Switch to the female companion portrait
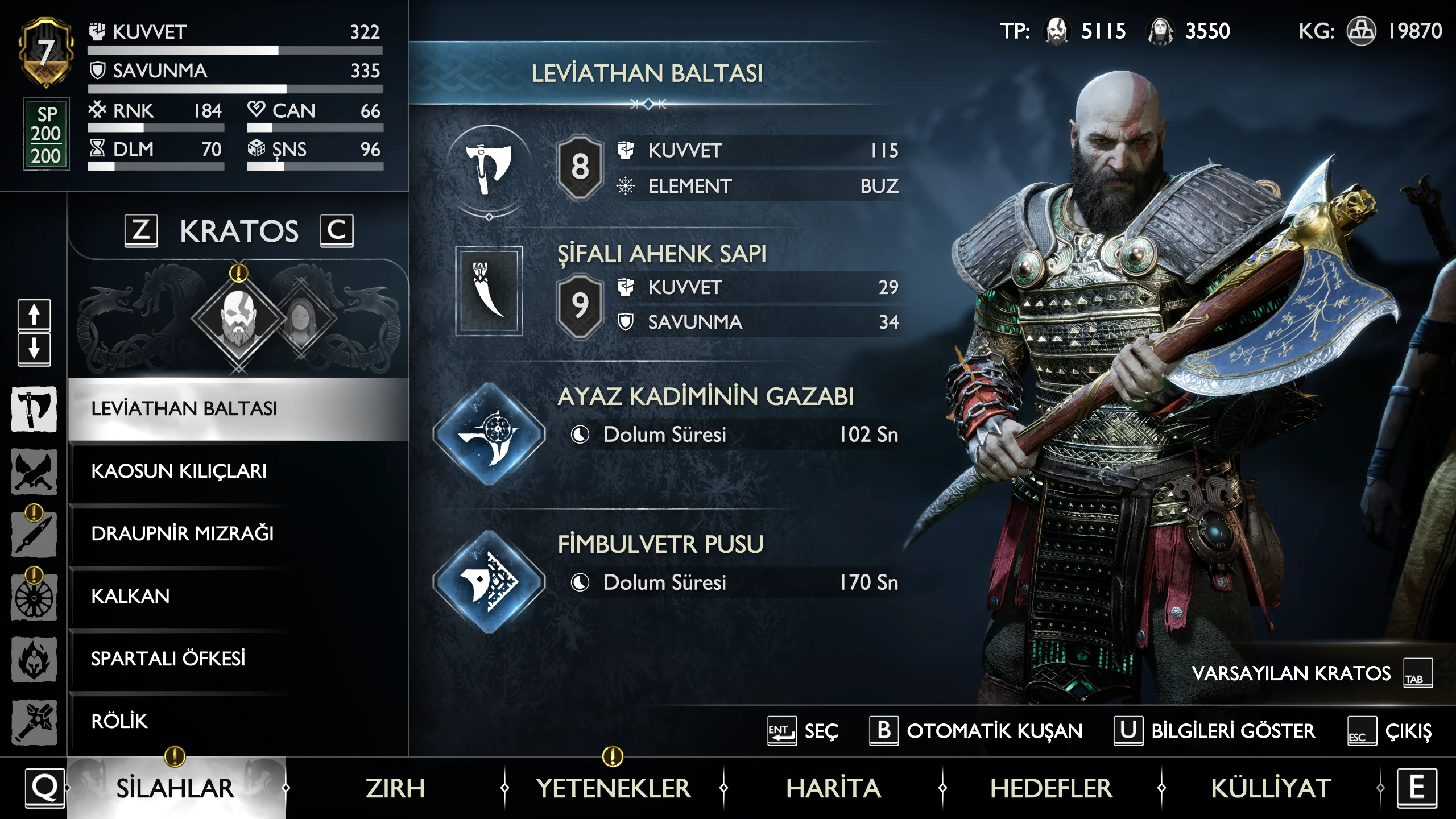Image resolution: width=1456 pixels, height=819 pixels. point(300,318)
